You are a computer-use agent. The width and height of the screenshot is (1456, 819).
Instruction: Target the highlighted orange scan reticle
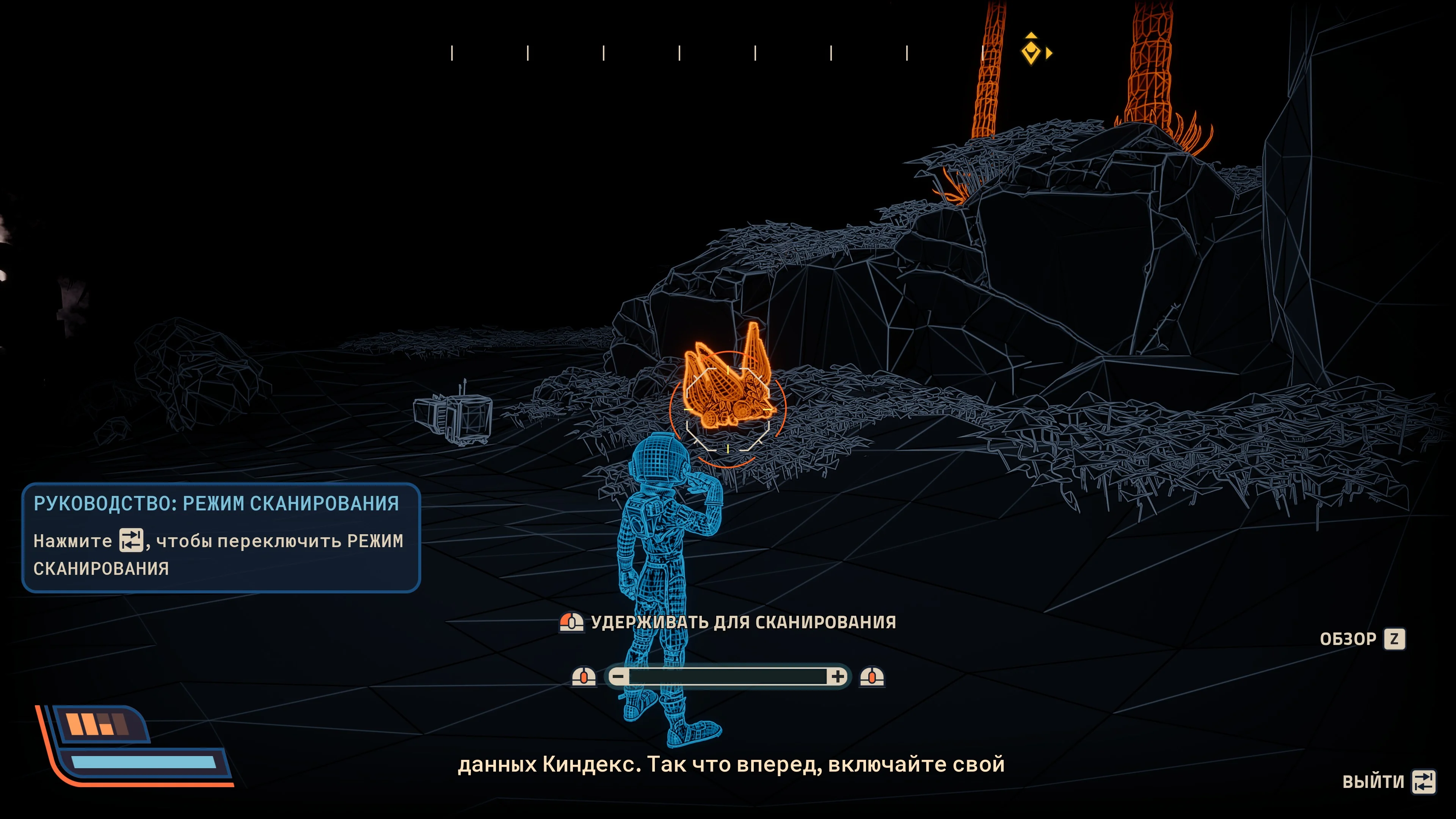pyautogui.click(x=728, y=408)
